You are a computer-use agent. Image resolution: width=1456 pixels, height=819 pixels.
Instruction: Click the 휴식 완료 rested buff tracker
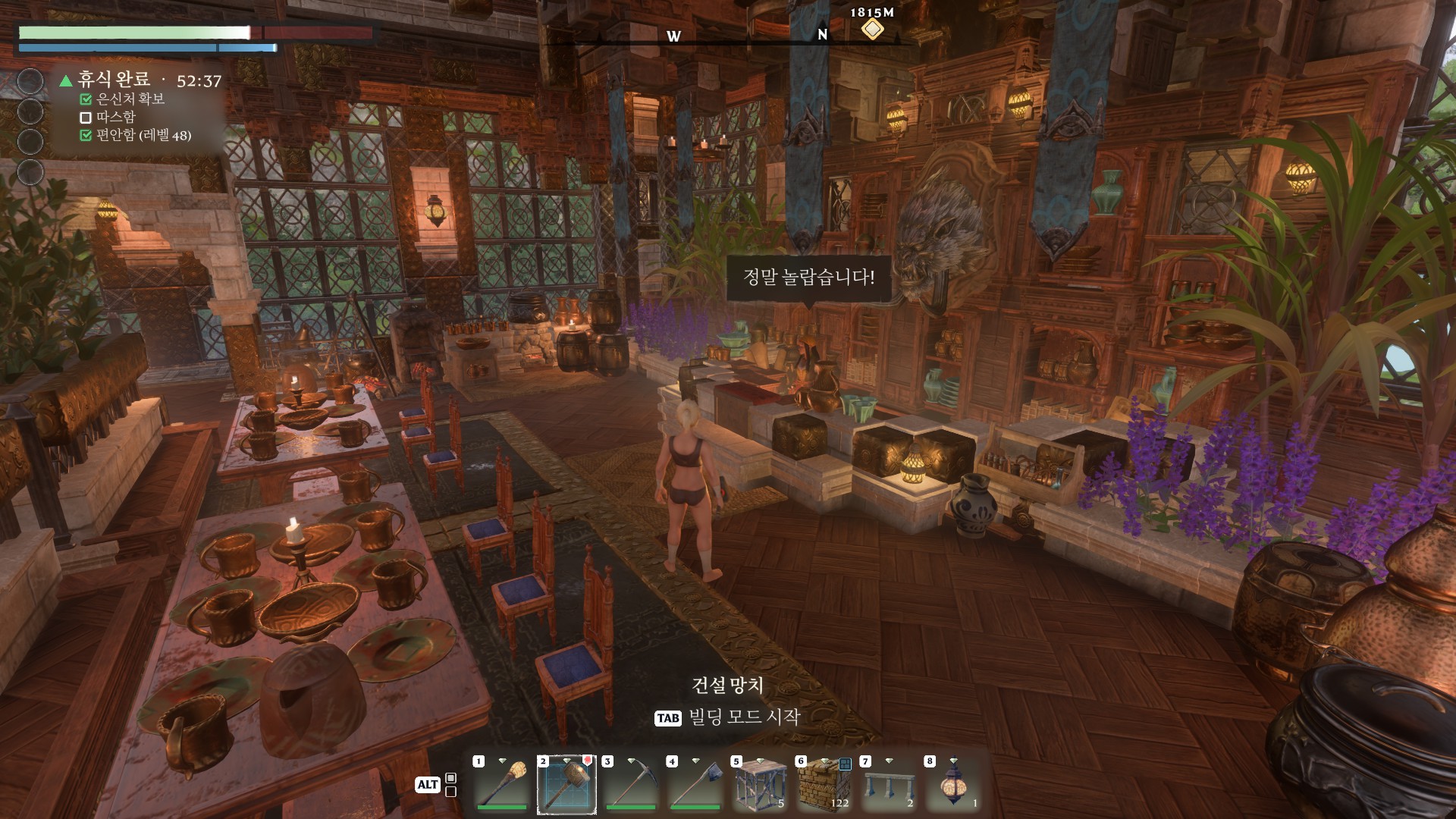coord(114,80)
